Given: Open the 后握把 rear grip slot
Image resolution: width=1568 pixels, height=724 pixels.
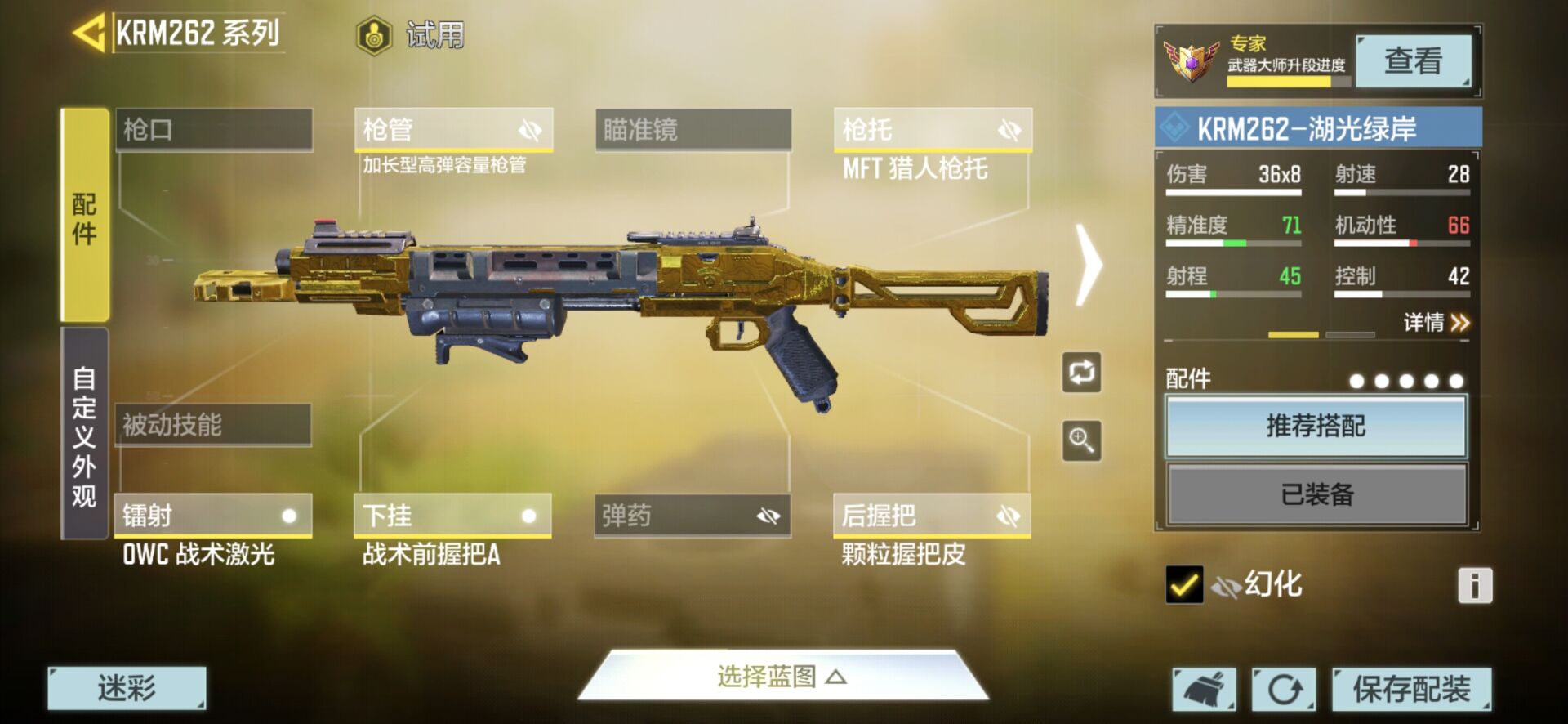Looking at the screenshot, I should pos(931,516).
